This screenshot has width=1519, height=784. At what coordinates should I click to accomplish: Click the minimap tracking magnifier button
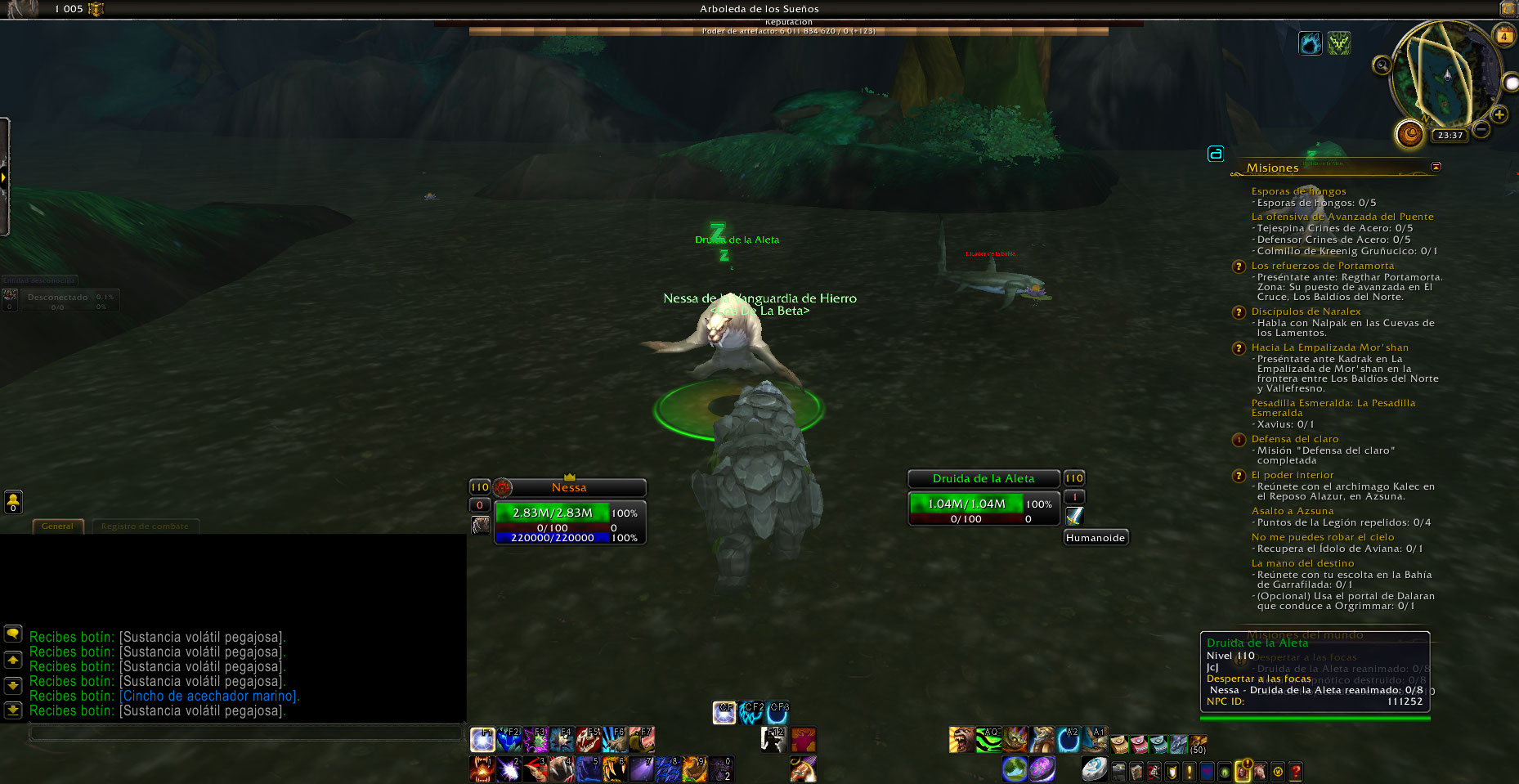1382,65
